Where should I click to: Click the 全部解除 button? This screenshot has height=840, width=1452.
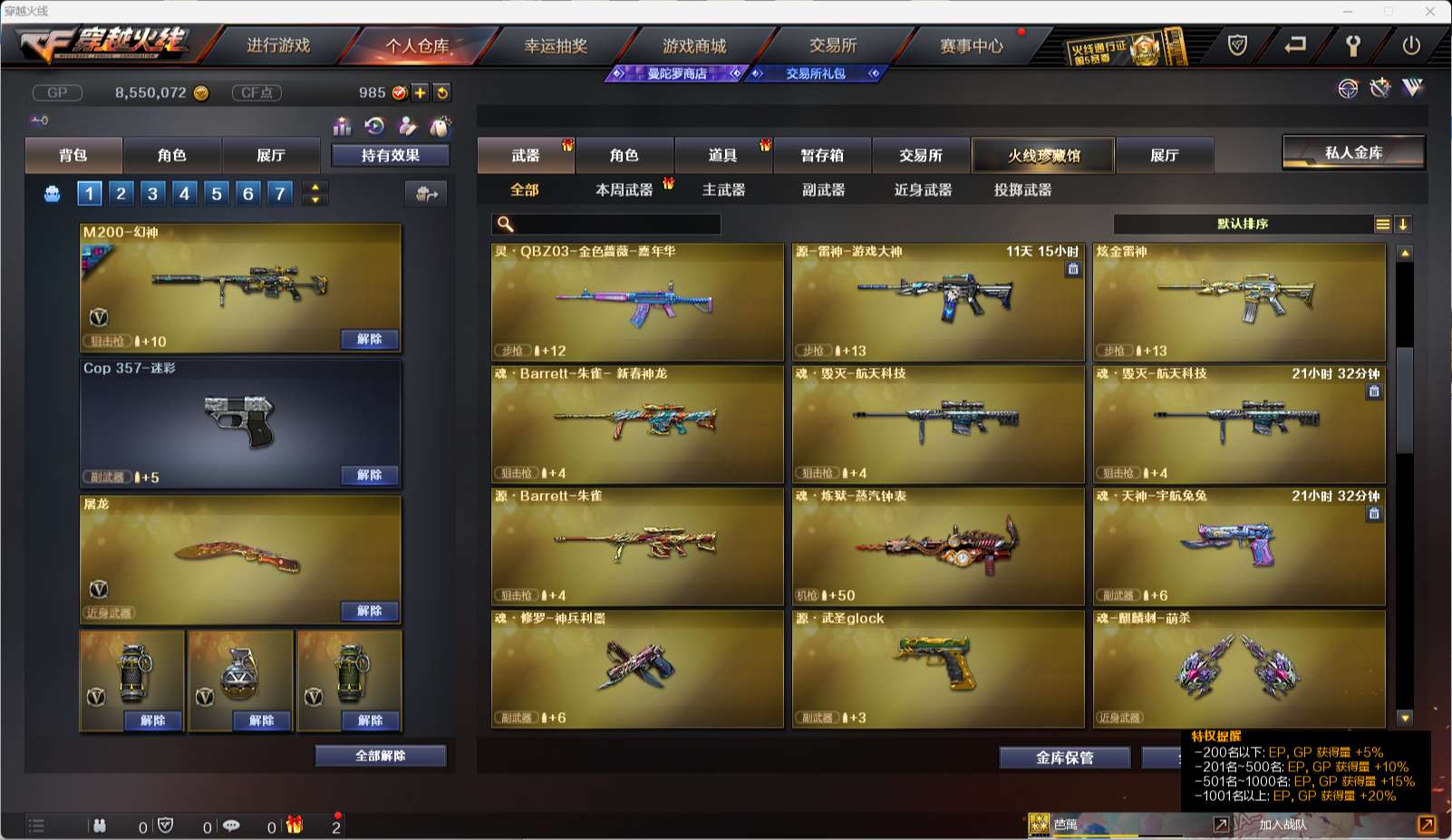pos(380,755)
